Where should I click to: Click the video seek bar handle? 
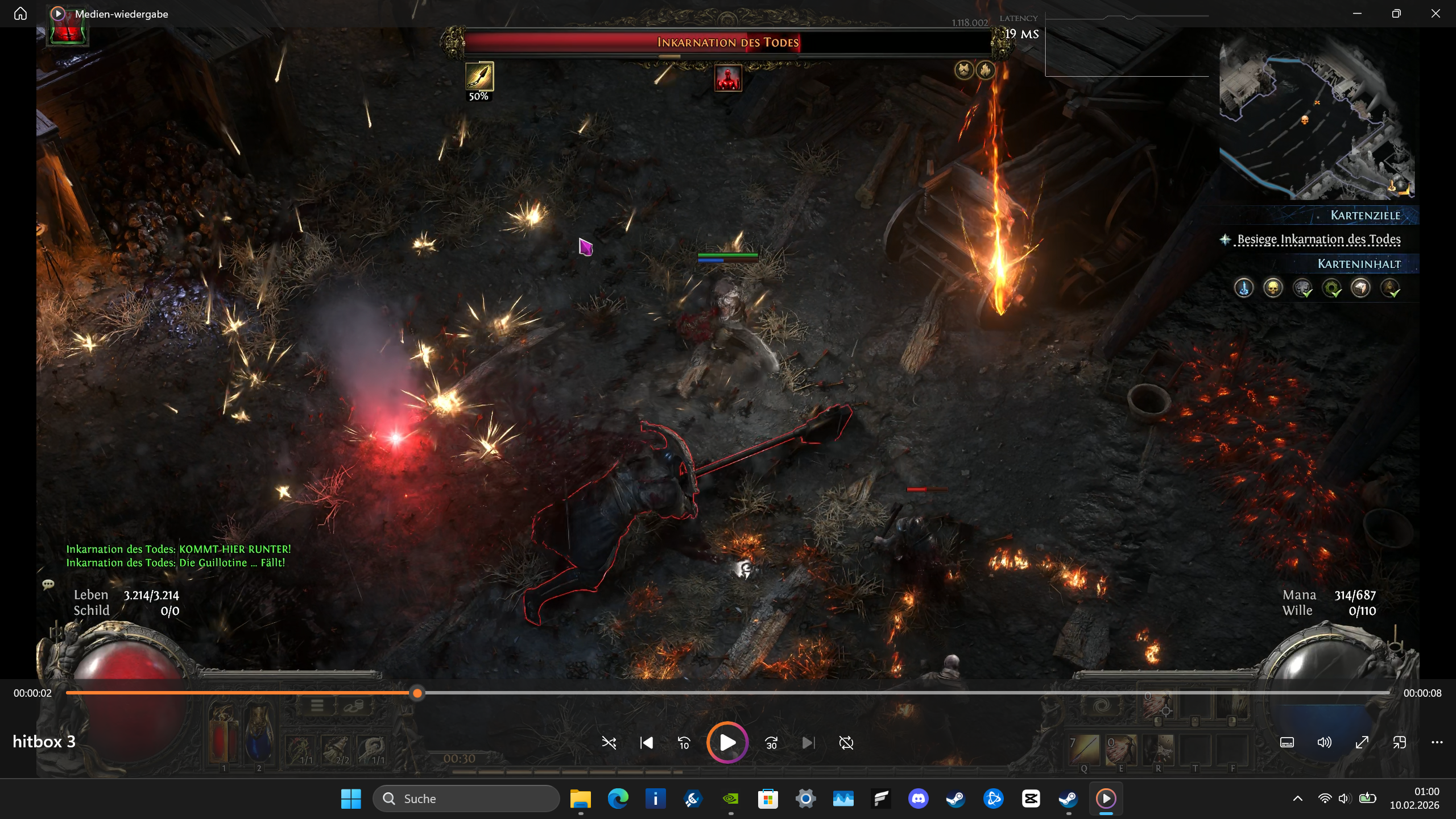pyautogui.click(x=417, y=693)
